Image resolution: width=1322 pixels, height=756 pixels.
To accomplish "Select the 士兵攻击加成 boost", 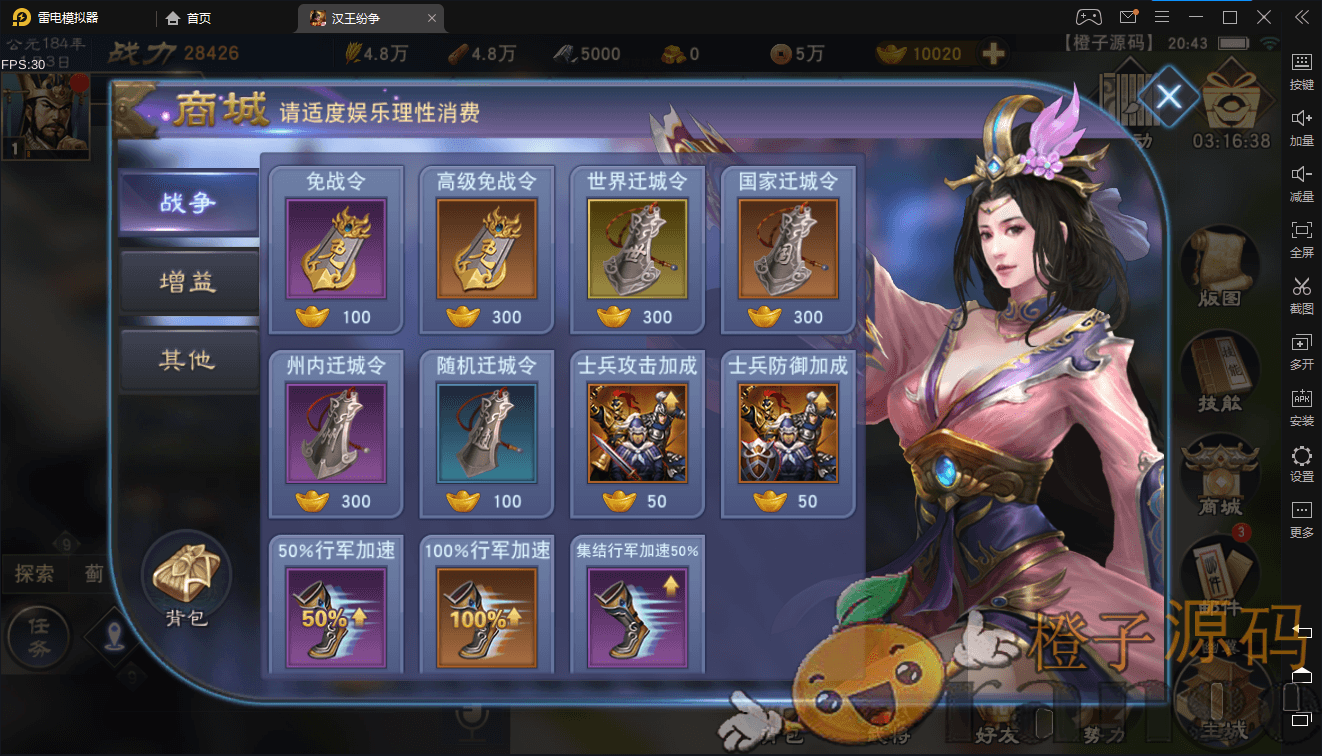I will 638,433.
